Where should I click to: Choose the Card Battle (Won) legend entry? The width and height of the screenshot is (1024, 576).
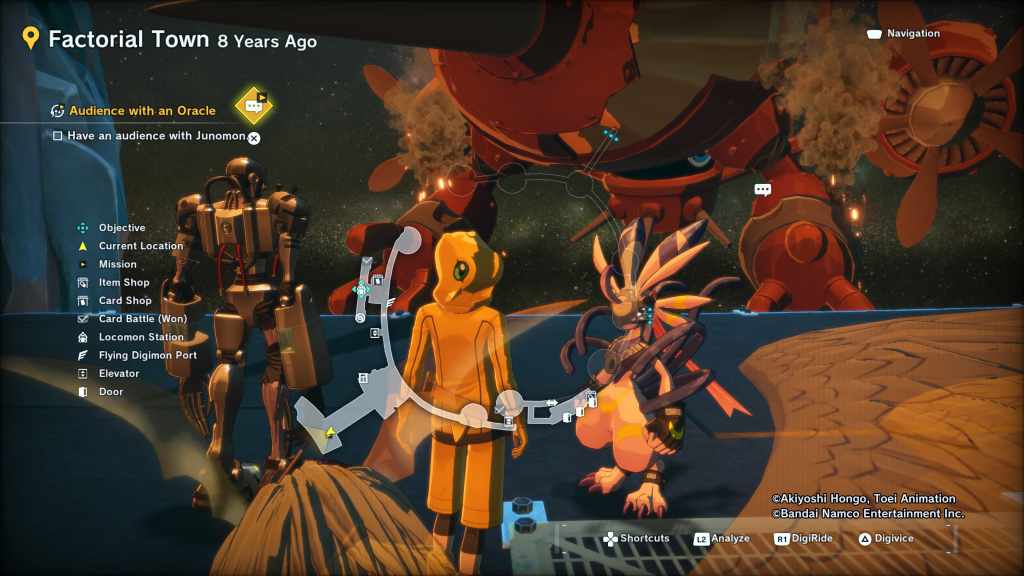[x=142, y=319]
